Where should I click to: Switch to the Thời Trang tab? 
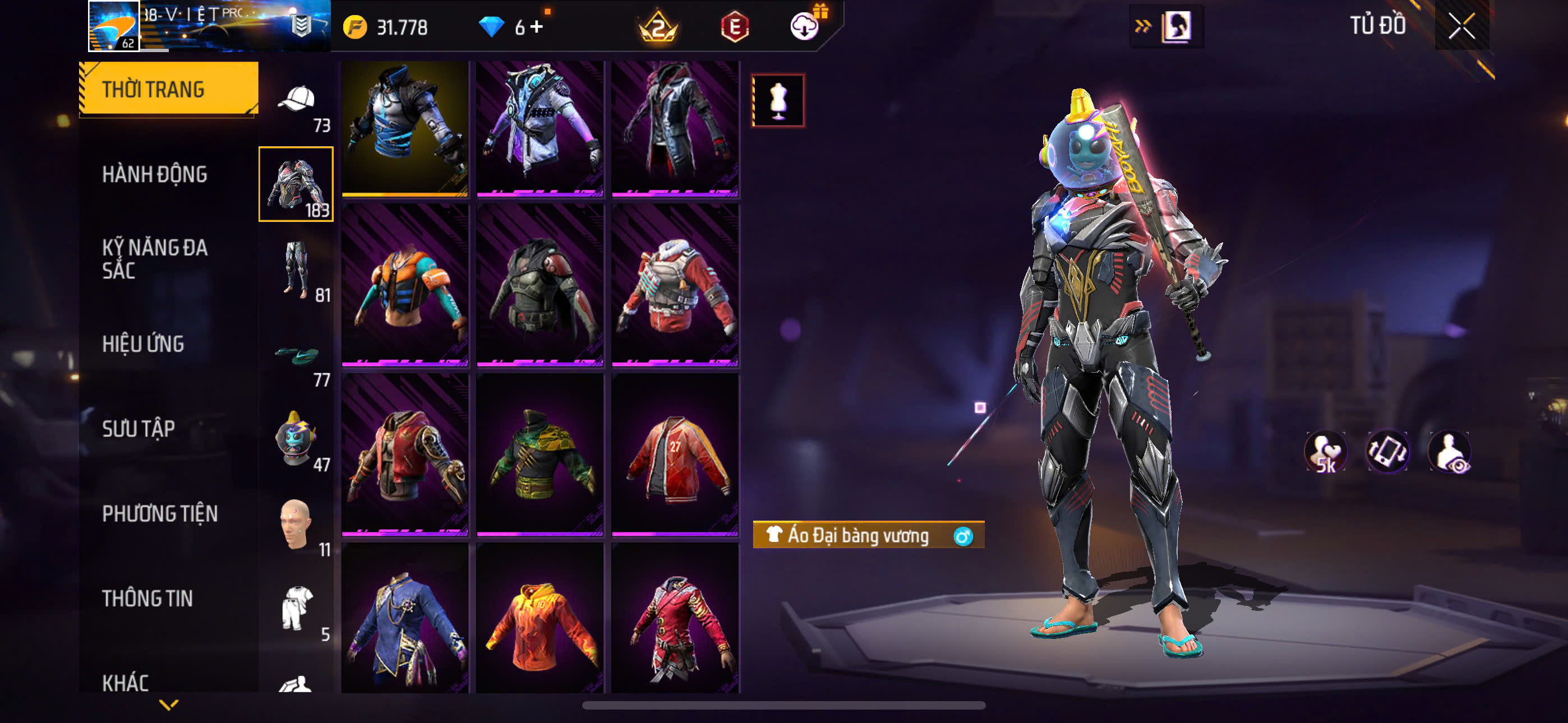pos(169,89)
